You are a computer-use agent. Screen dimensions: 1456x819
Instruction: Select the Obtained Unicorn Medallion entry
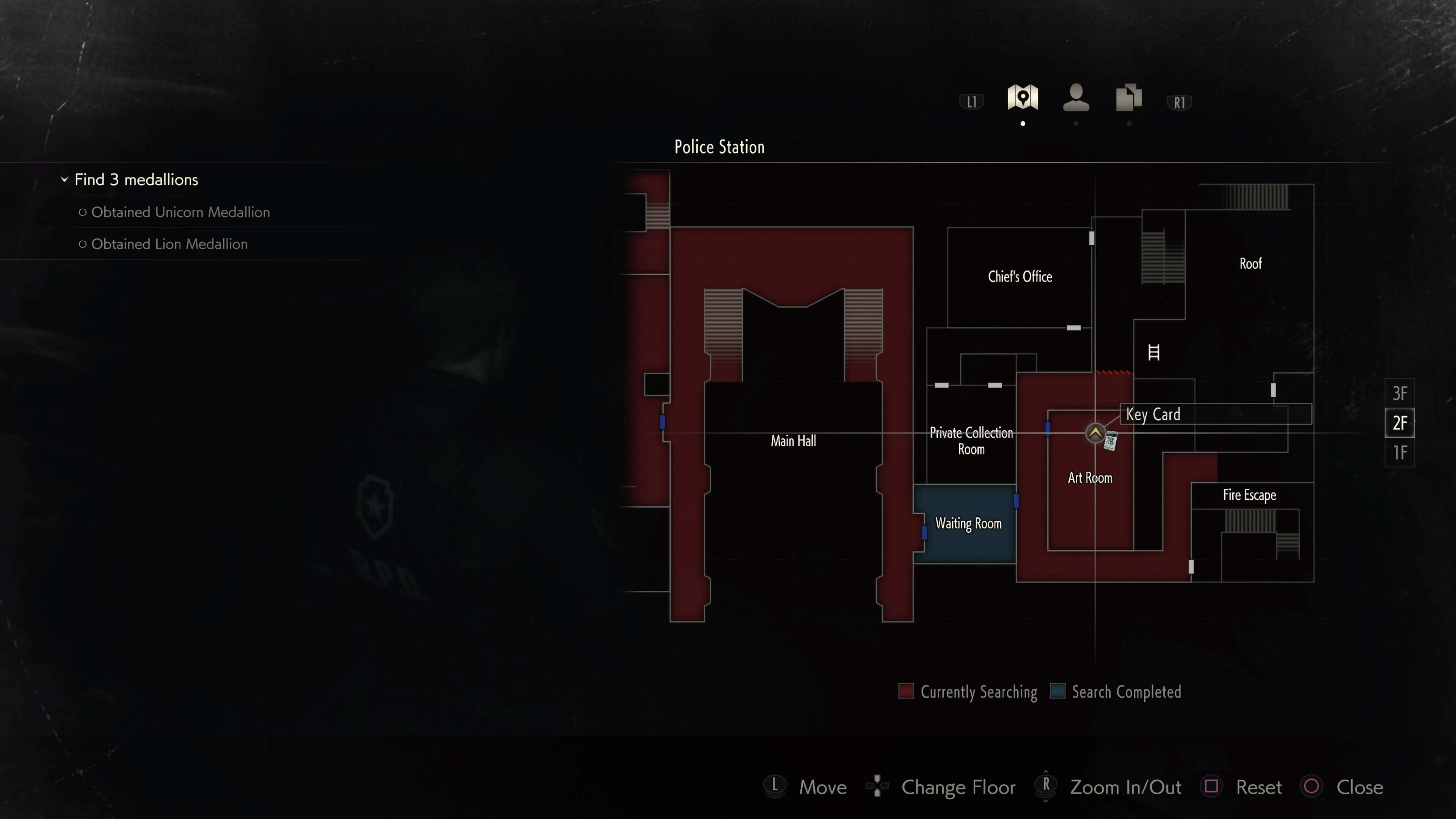[180, 212]
